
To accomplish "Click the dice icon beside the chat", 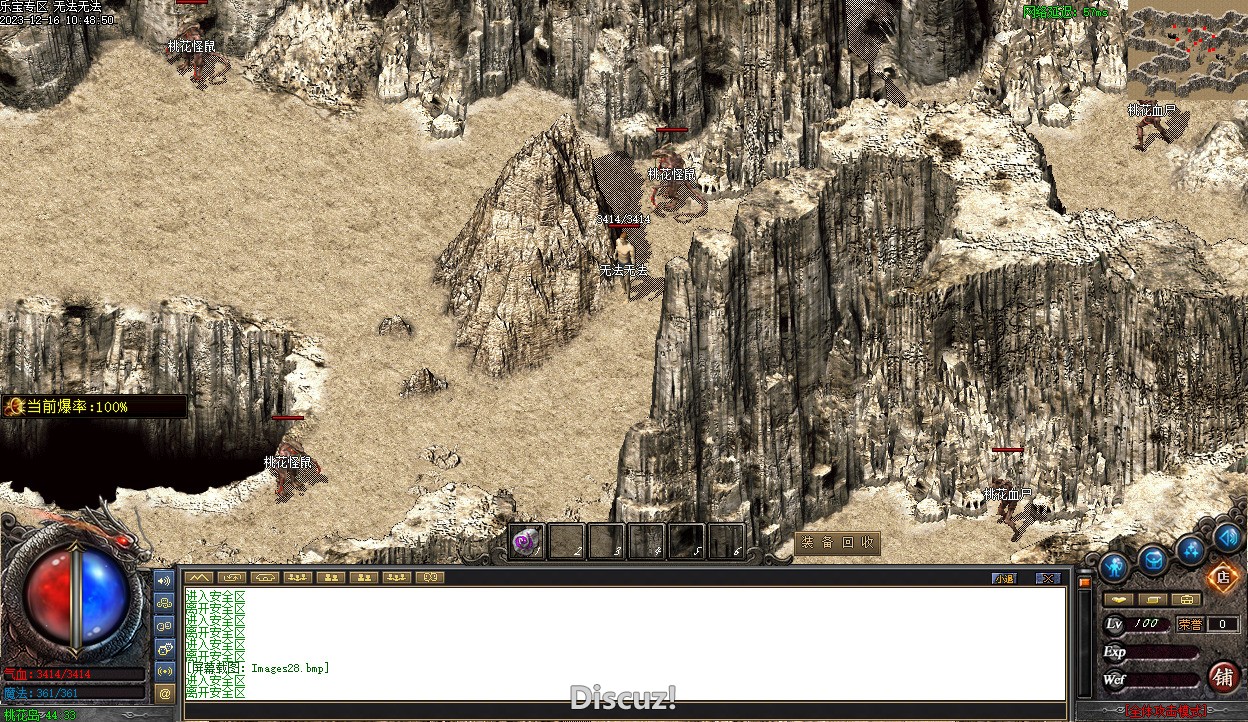I will (x=165, y=647).
